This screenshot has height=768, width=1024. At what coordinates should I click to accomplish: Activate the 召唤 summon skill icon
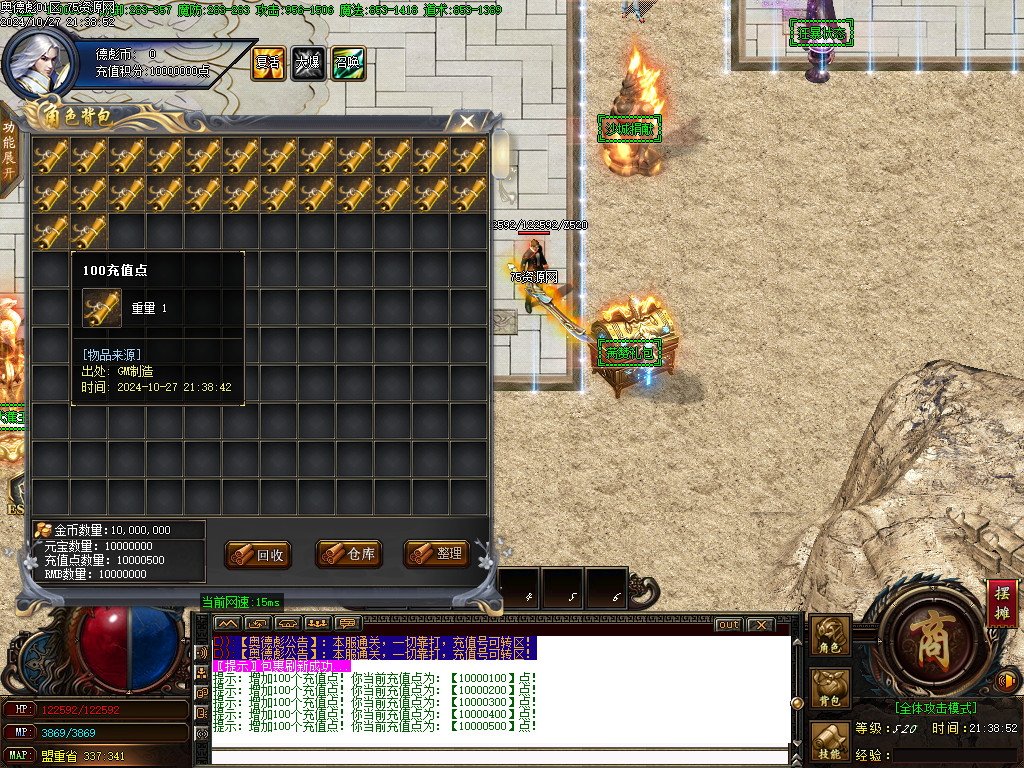tap(348, 63)
